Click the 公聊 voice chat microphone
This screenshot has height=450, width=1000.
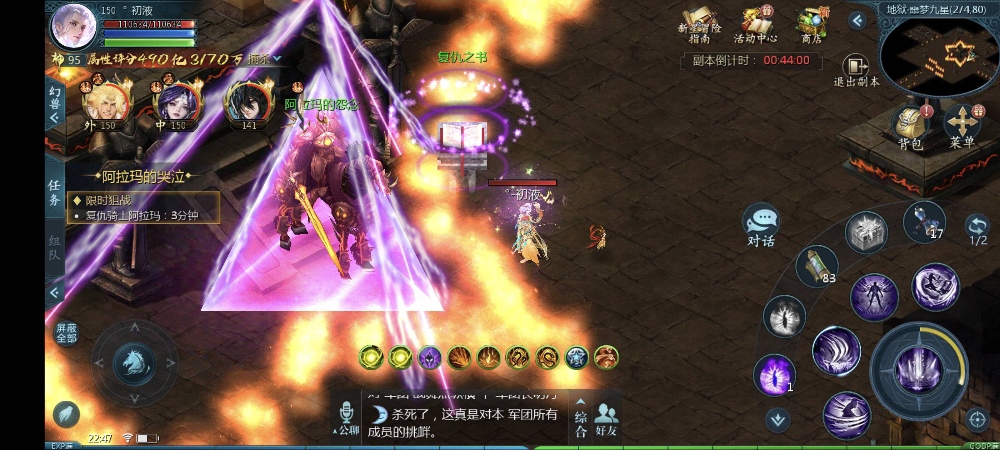tap(347, 418)
